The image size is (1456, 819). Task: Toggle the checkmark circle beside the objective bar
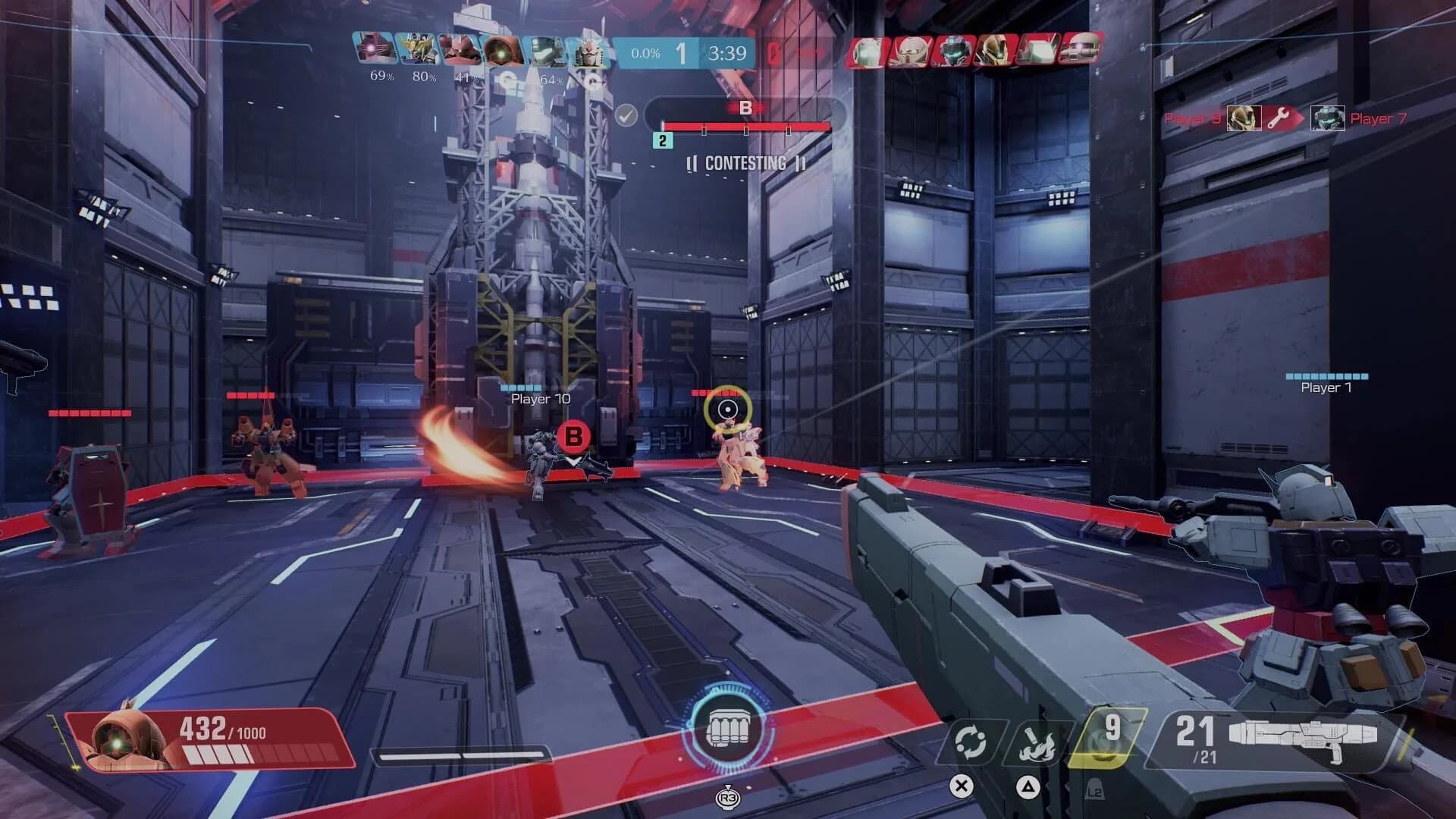pos(626,115)
